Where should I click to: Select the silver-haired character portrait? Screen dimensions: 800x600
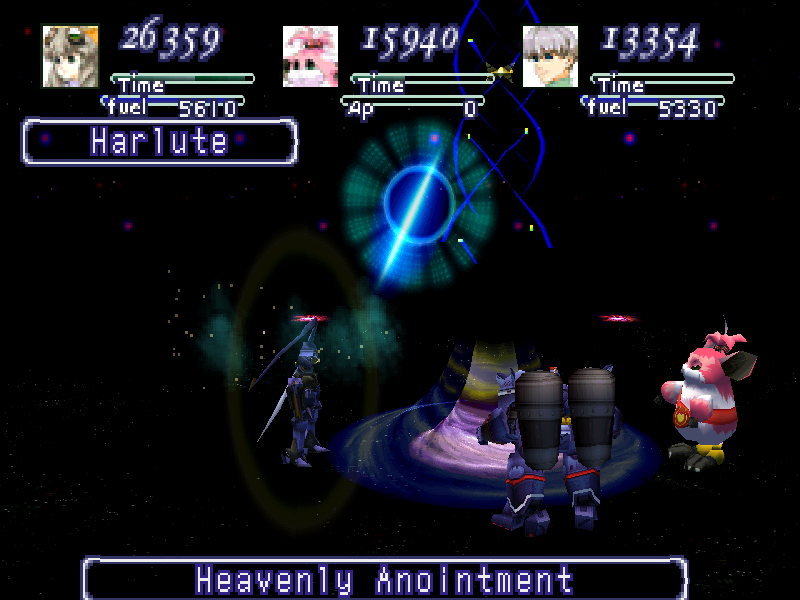point(550,56)
